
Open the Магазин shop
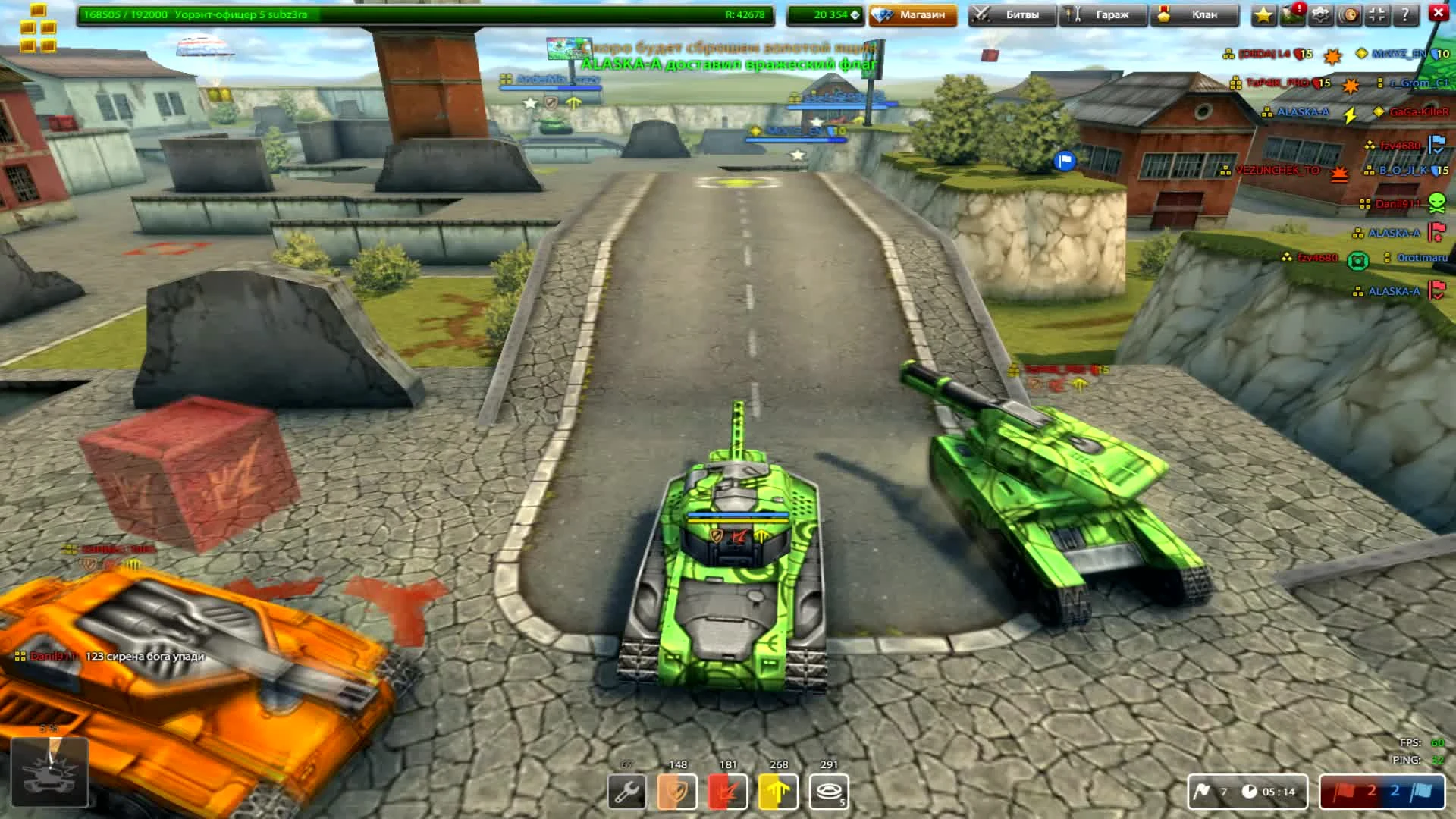[x=912, y=14]
